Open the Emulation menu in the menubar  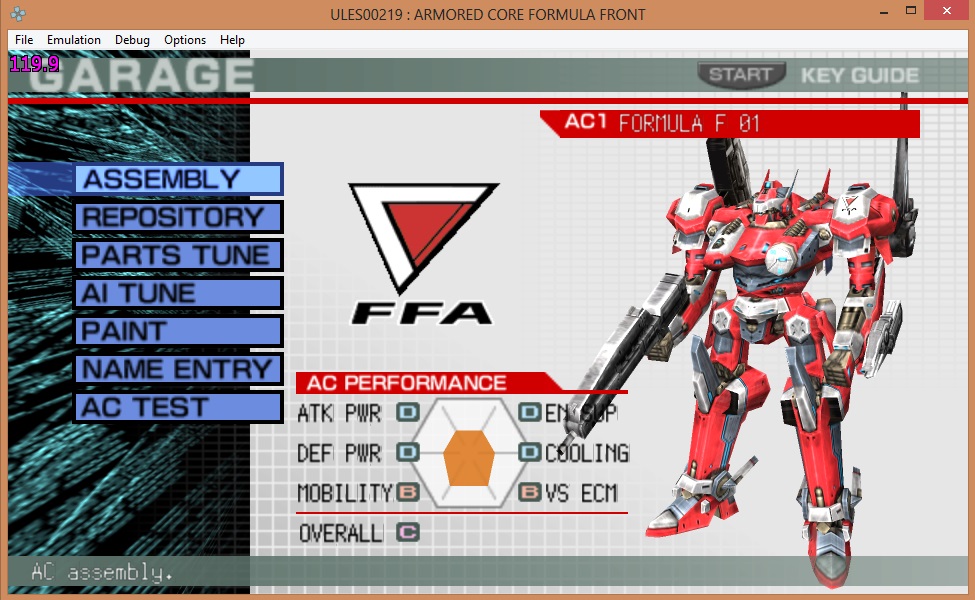pos(74,40)
